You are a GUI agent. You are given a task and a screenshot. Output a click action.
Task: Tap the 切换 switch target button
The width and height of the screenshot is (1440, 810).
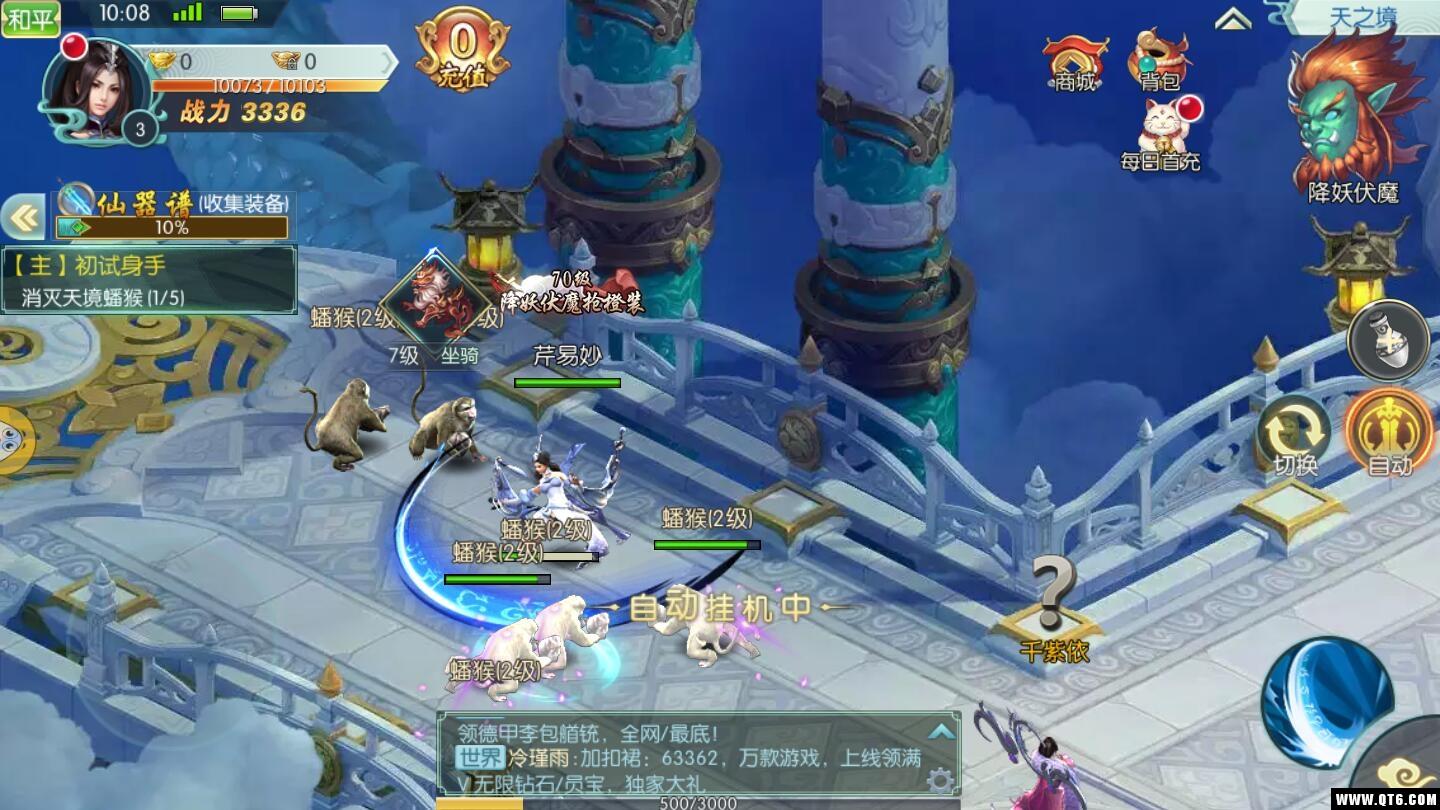(1295, 436)
